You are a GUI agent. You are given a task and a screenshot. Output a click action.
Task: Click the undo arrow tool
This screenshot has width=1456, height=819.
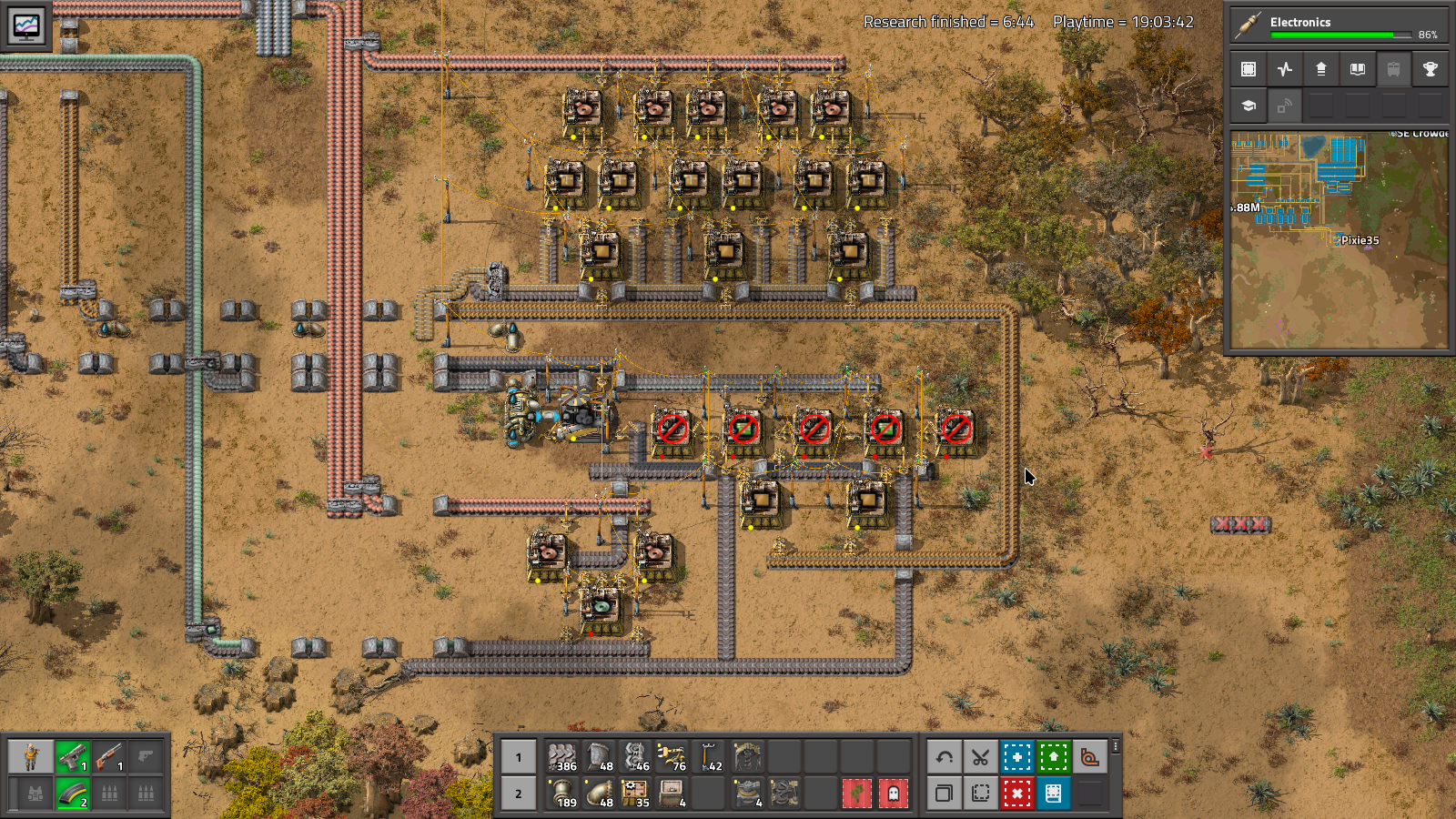pos(944,757)
